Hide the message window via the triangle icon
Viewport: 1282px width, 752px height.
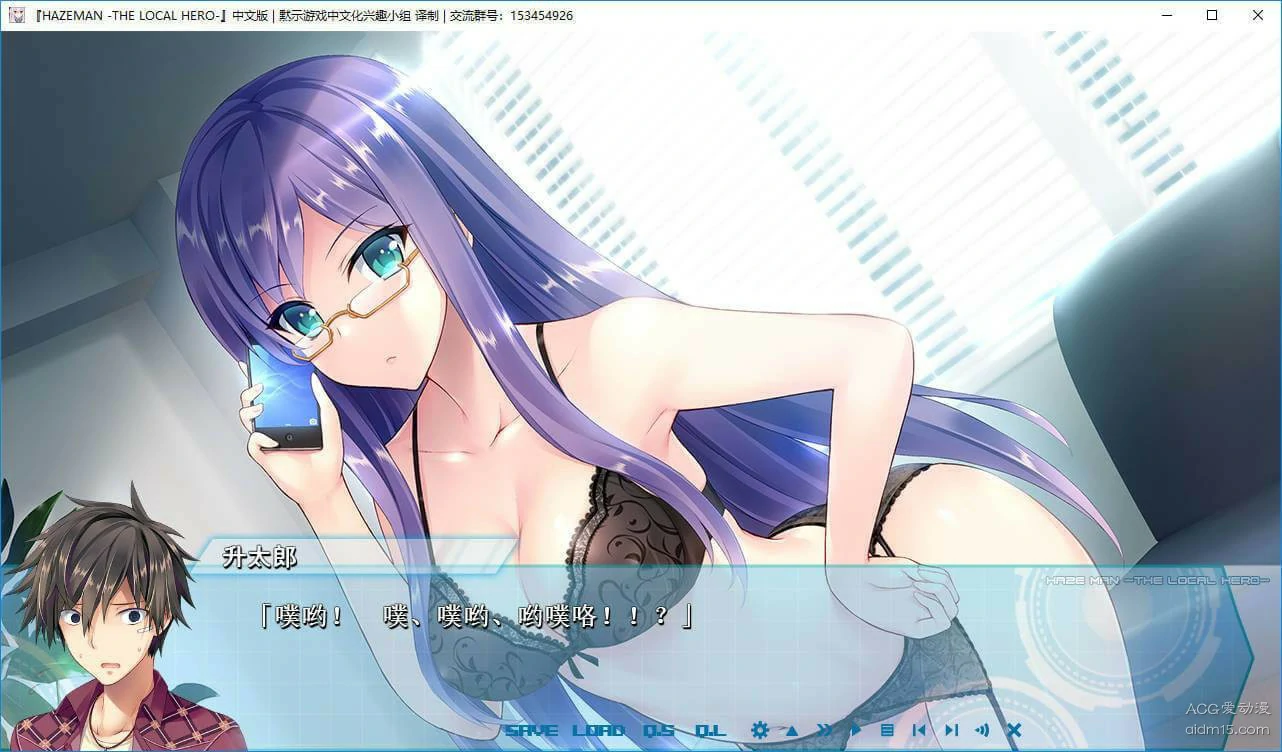(791, 730)
